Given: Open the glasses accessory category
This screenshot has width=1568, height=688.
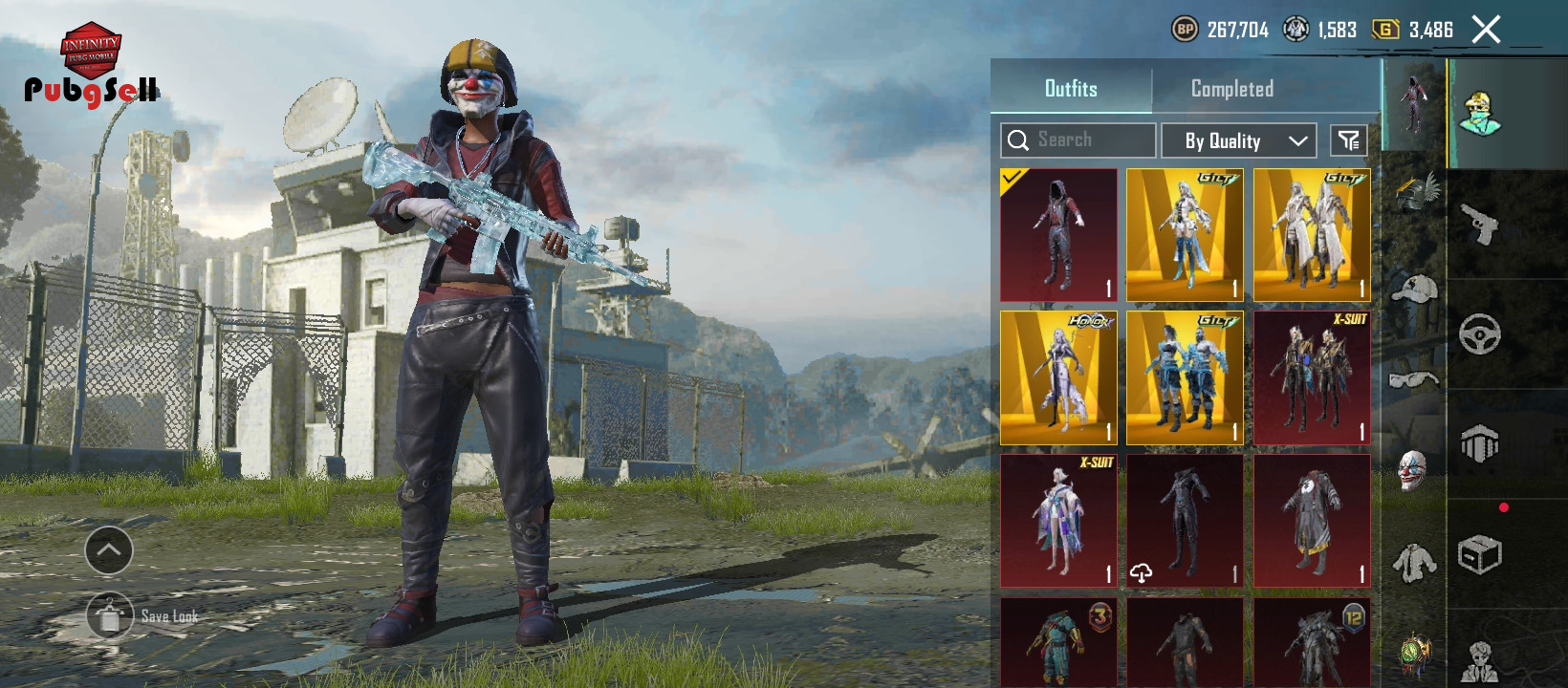Looking at the screenshot, I should tap(1414, 380).
